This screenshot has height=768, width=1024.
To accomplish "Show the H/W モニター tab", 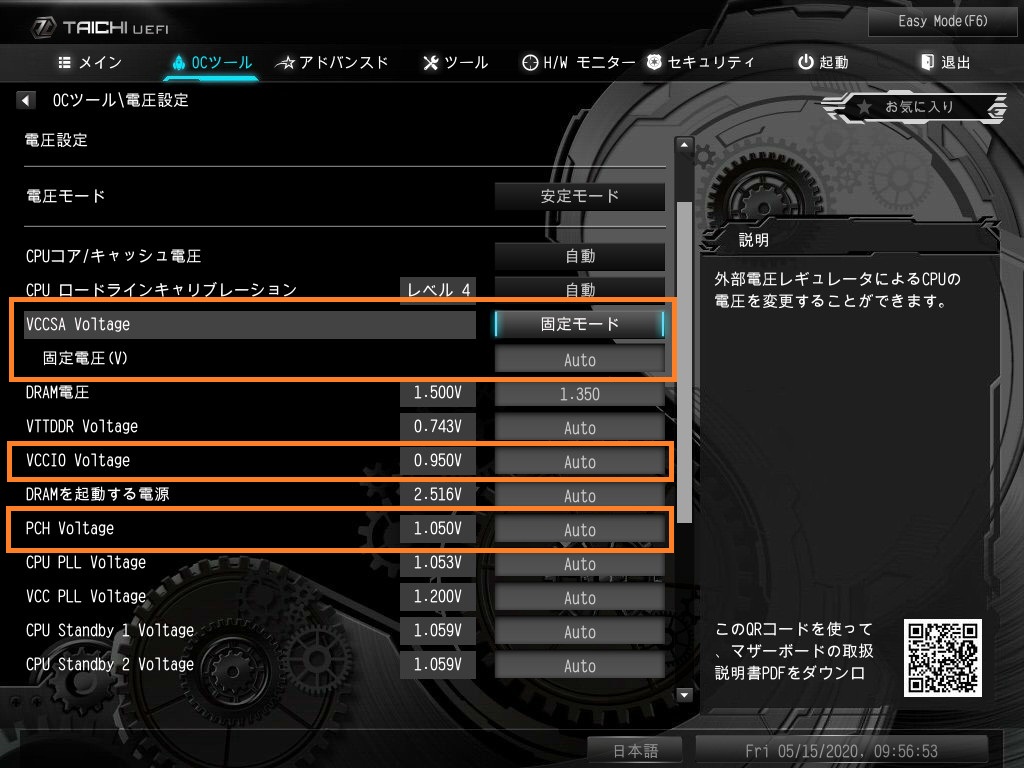I will (x=579, y=62).
